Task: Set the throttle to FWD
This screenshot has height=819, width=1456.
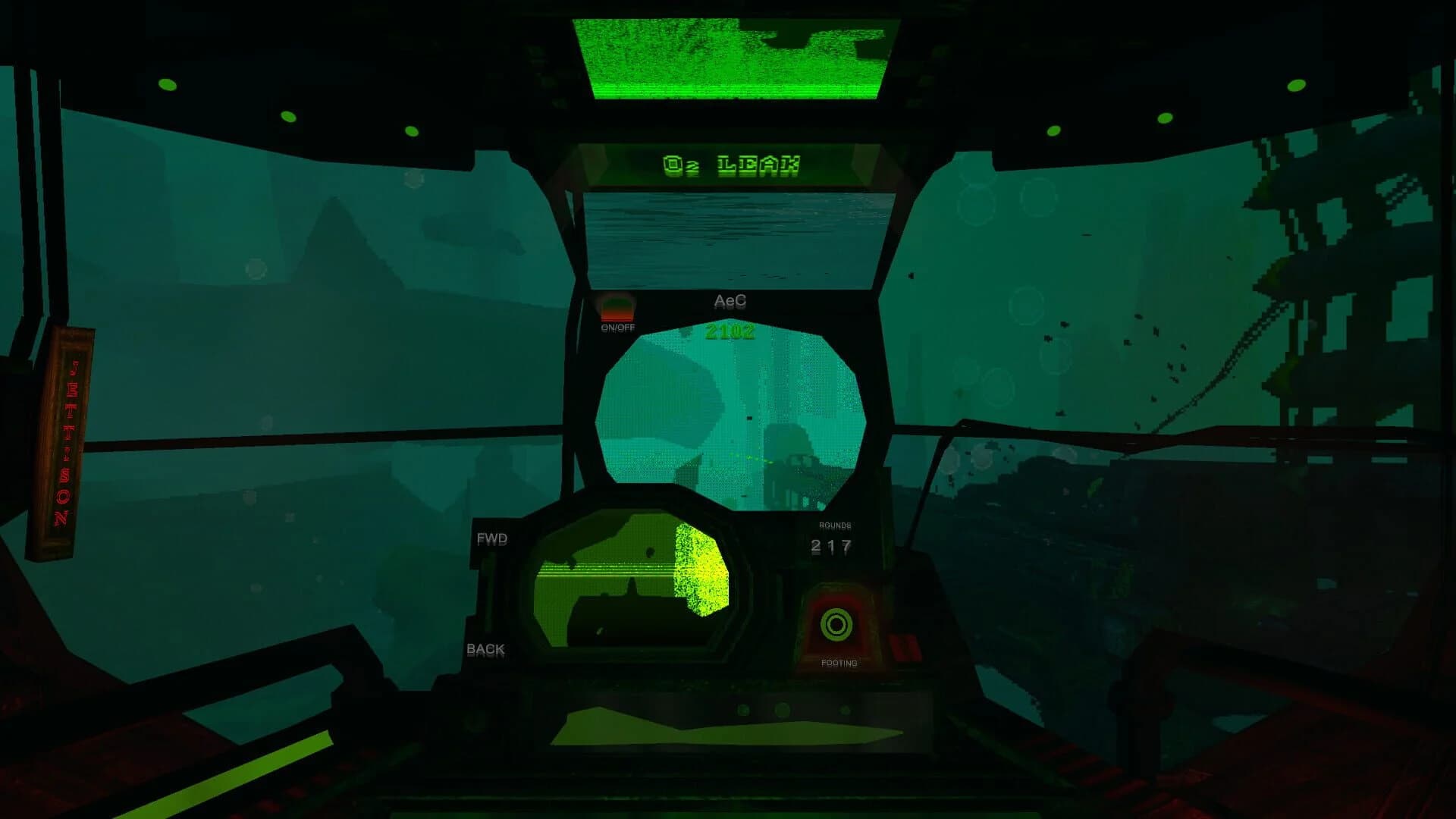Action: click(493, 538)
